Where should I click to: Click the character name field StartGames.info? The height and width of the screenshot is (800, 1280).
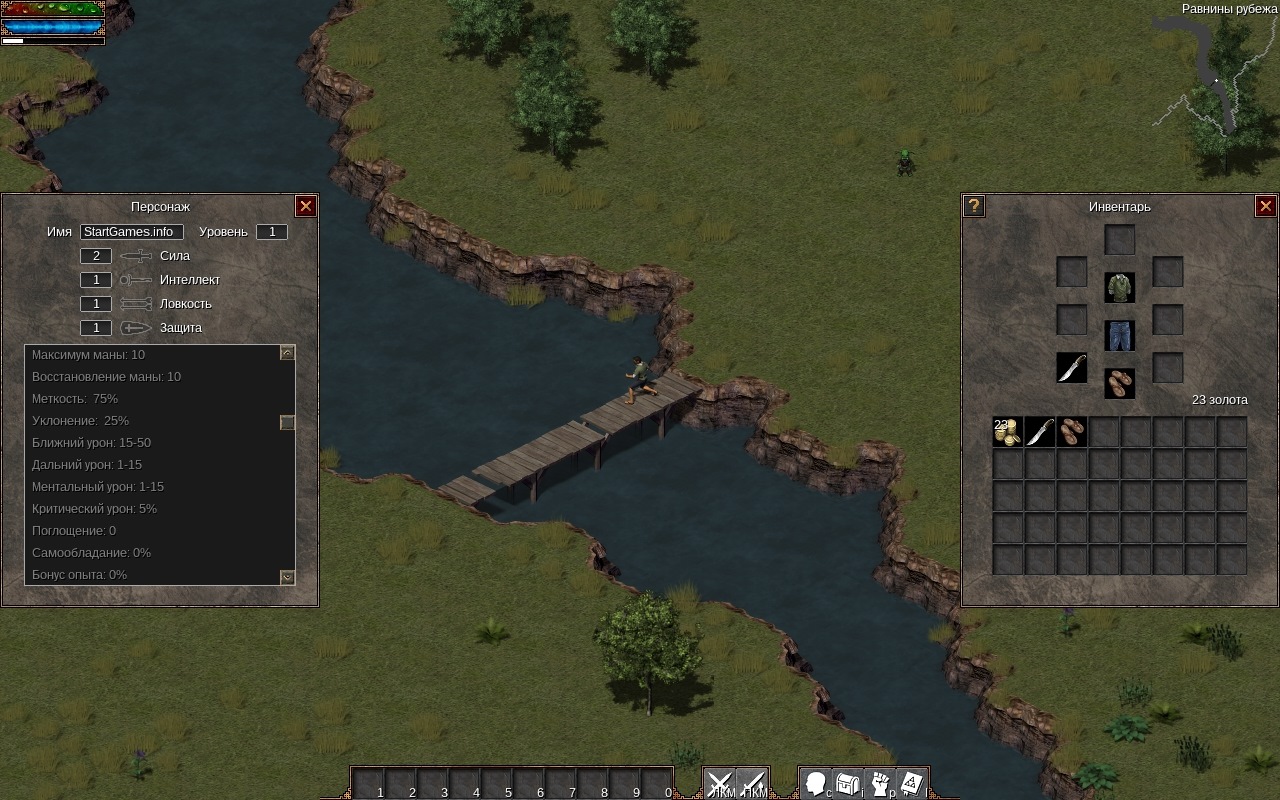[132, 232]
